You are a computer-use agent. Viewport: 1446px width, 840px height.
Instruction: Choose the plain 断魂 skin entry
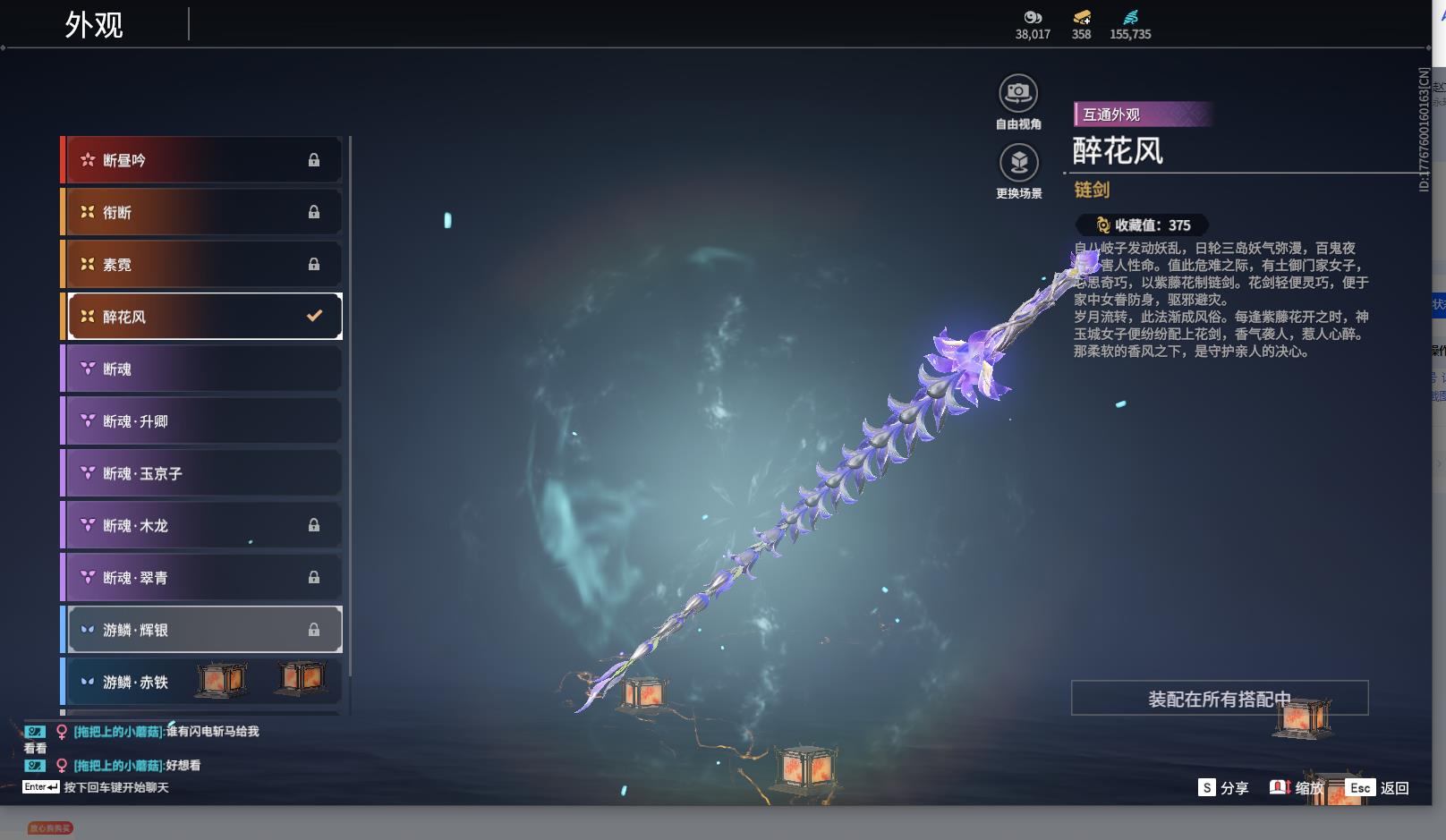click(203, 369)
